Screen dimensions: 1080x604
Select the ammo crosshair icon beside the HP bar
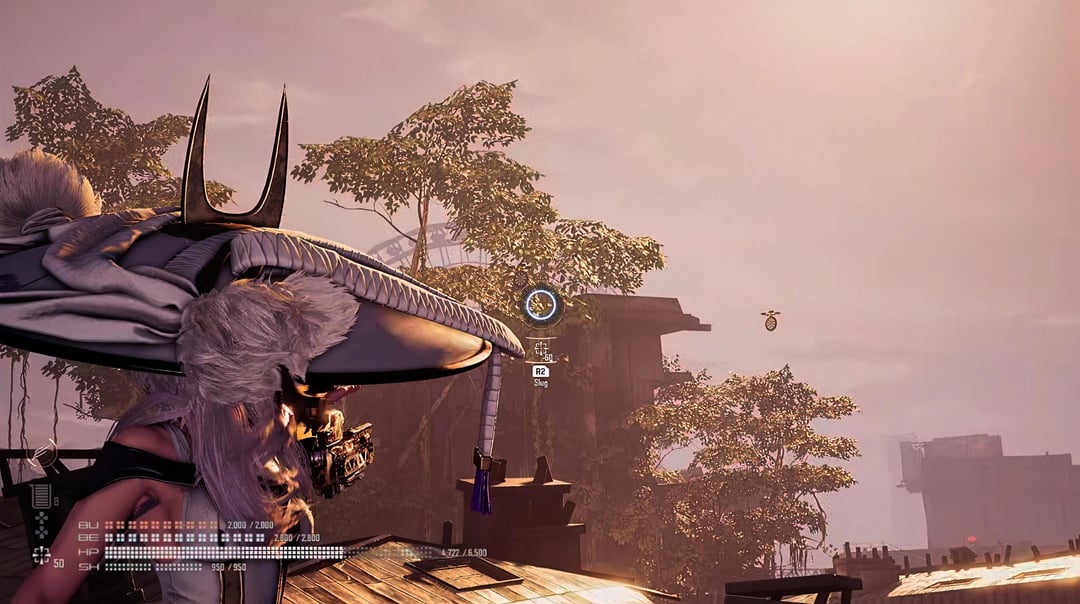point(41,554)
